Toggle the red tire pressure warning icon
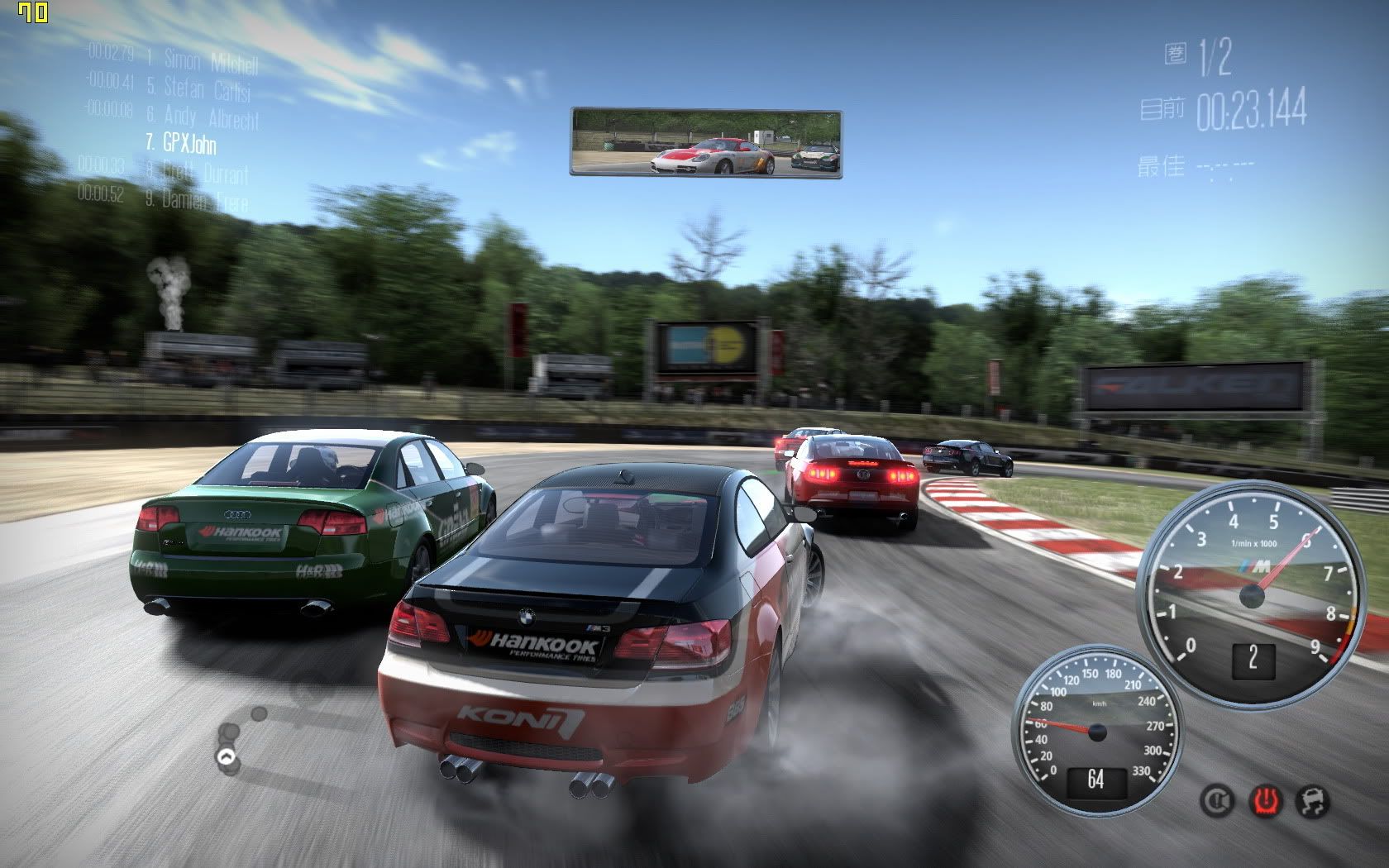The width and height of the screenshot is (1389, 868). tap(1264, 799)
